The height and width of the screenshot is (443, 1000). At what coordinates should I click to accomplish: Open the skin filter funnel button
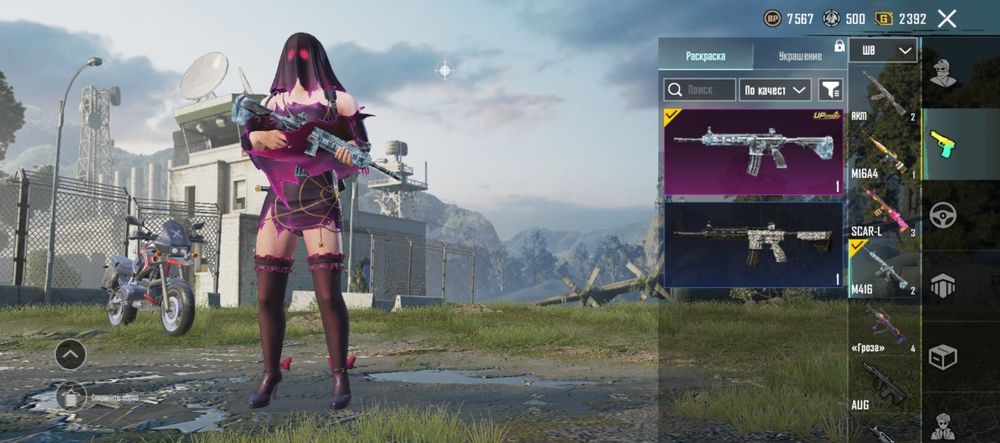[x=830, y=90]
